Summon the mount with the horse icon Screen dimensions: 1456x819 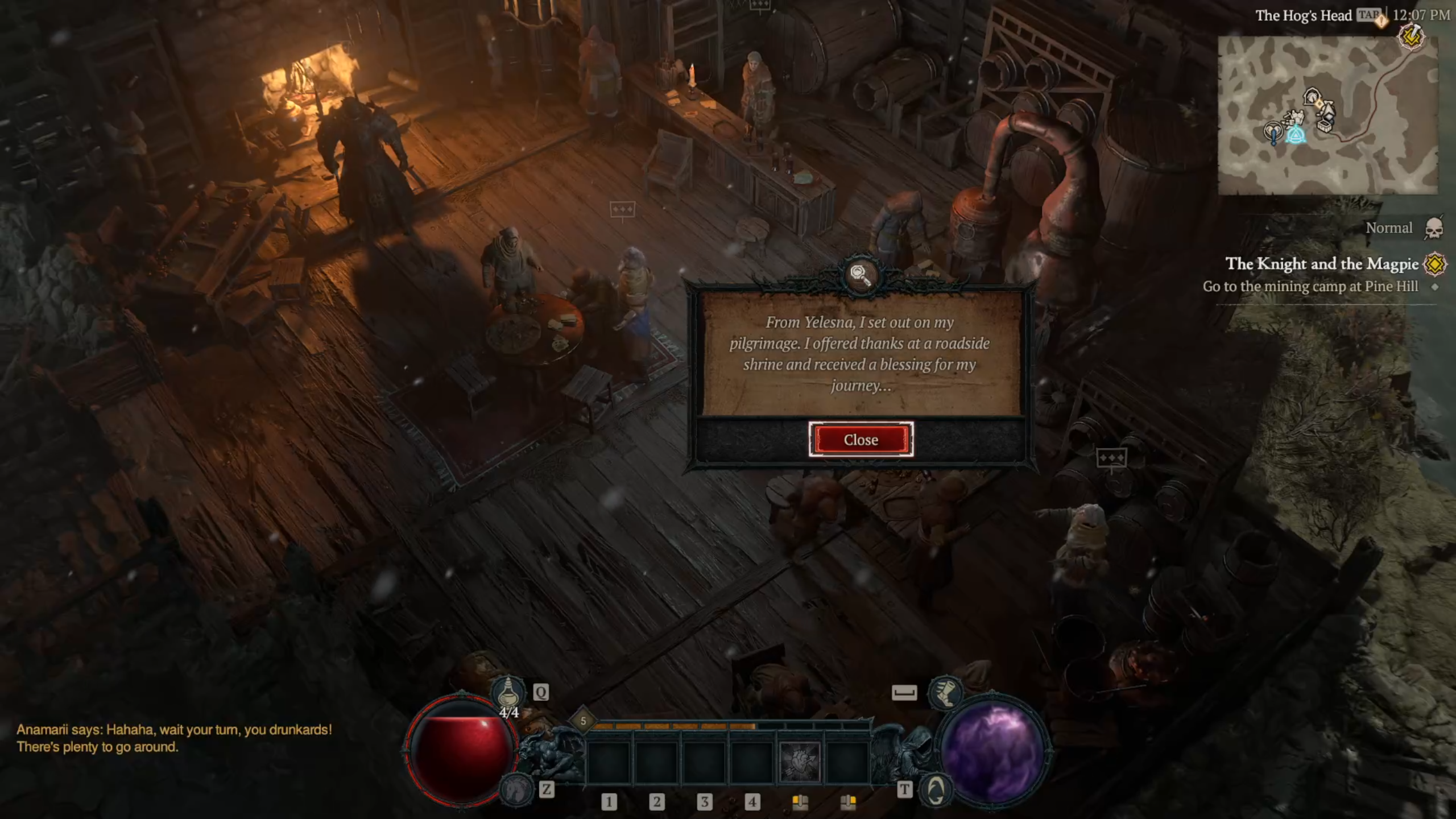pyautogui.click(x=516, y=789)
